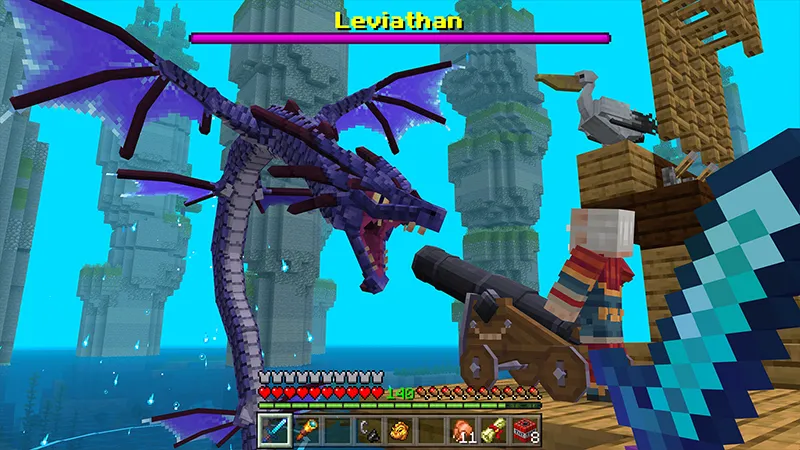Select the diamond sword hotbar slot
The height and width of the screenshot is (450, 800).
click(x=274, y=431)
